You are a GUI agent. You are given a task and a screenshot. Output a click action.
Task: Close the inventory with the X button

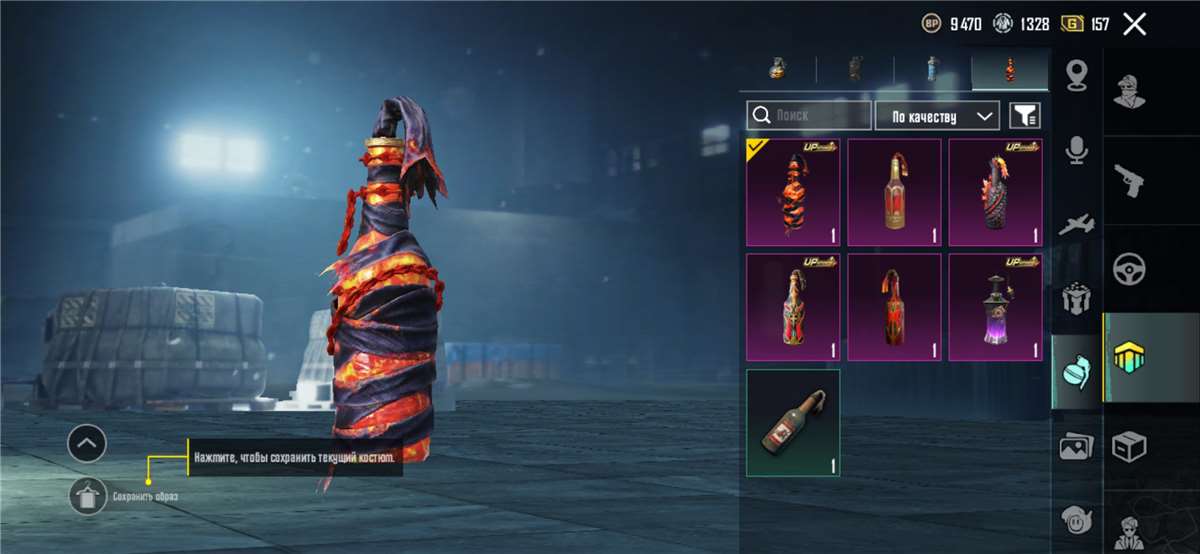point(1134,24)
